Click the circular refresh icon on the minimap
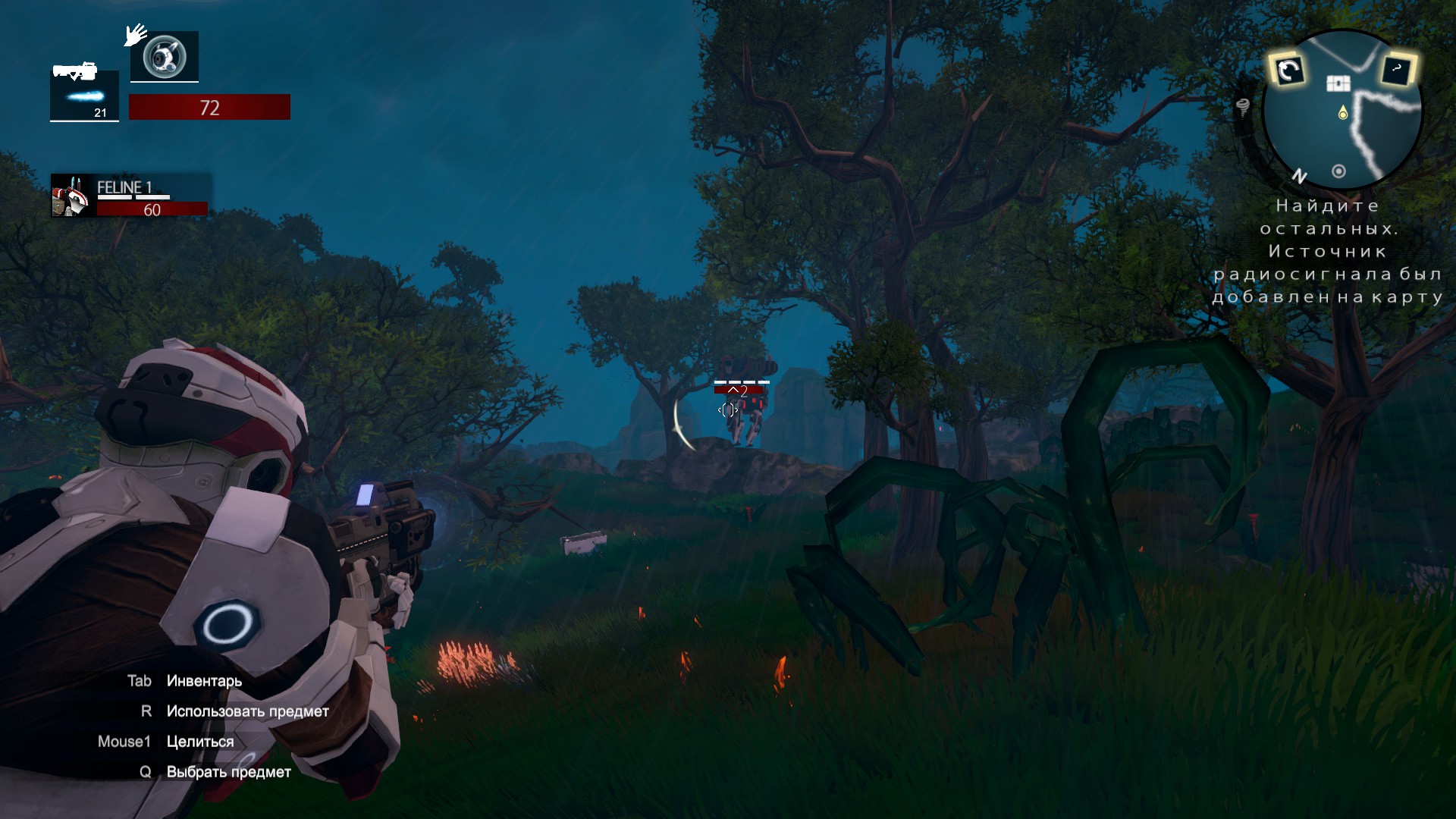This screenshot has height=819, width=1456. 1289,71
